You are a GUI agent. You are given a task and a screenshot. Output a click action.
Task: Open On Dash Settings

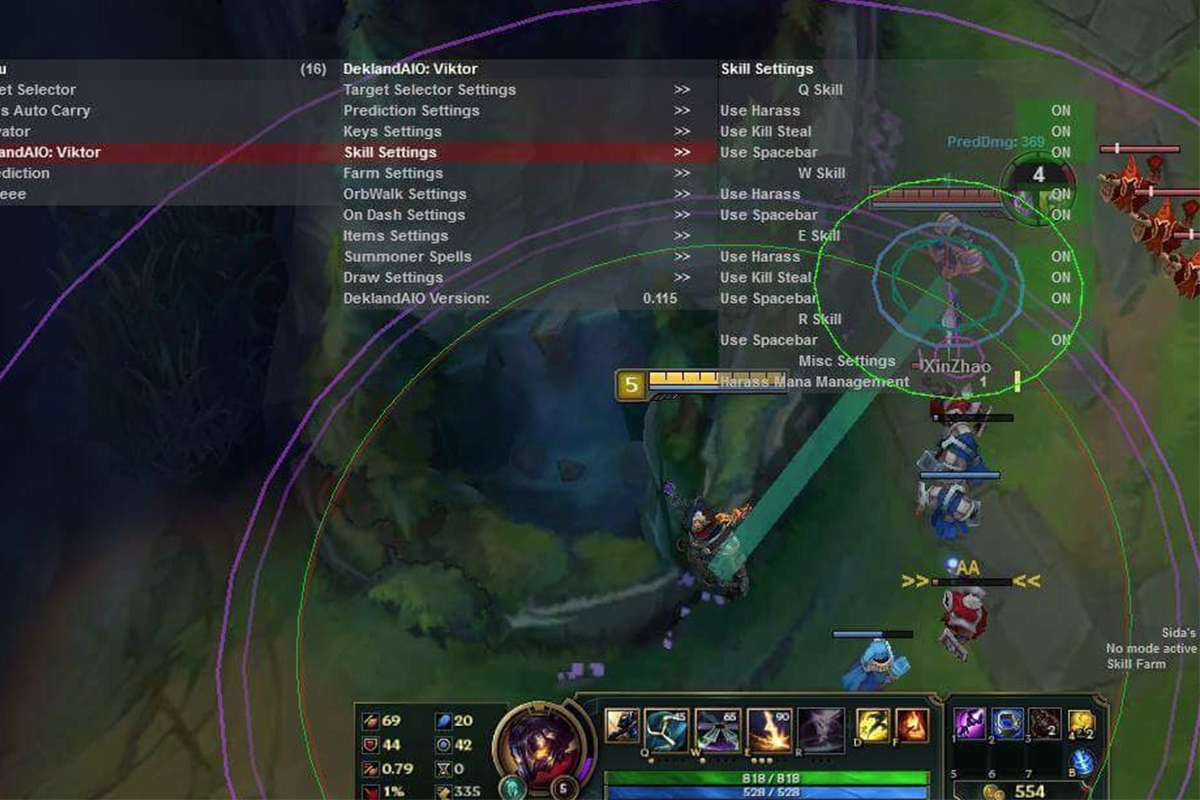tap(404, 215)
